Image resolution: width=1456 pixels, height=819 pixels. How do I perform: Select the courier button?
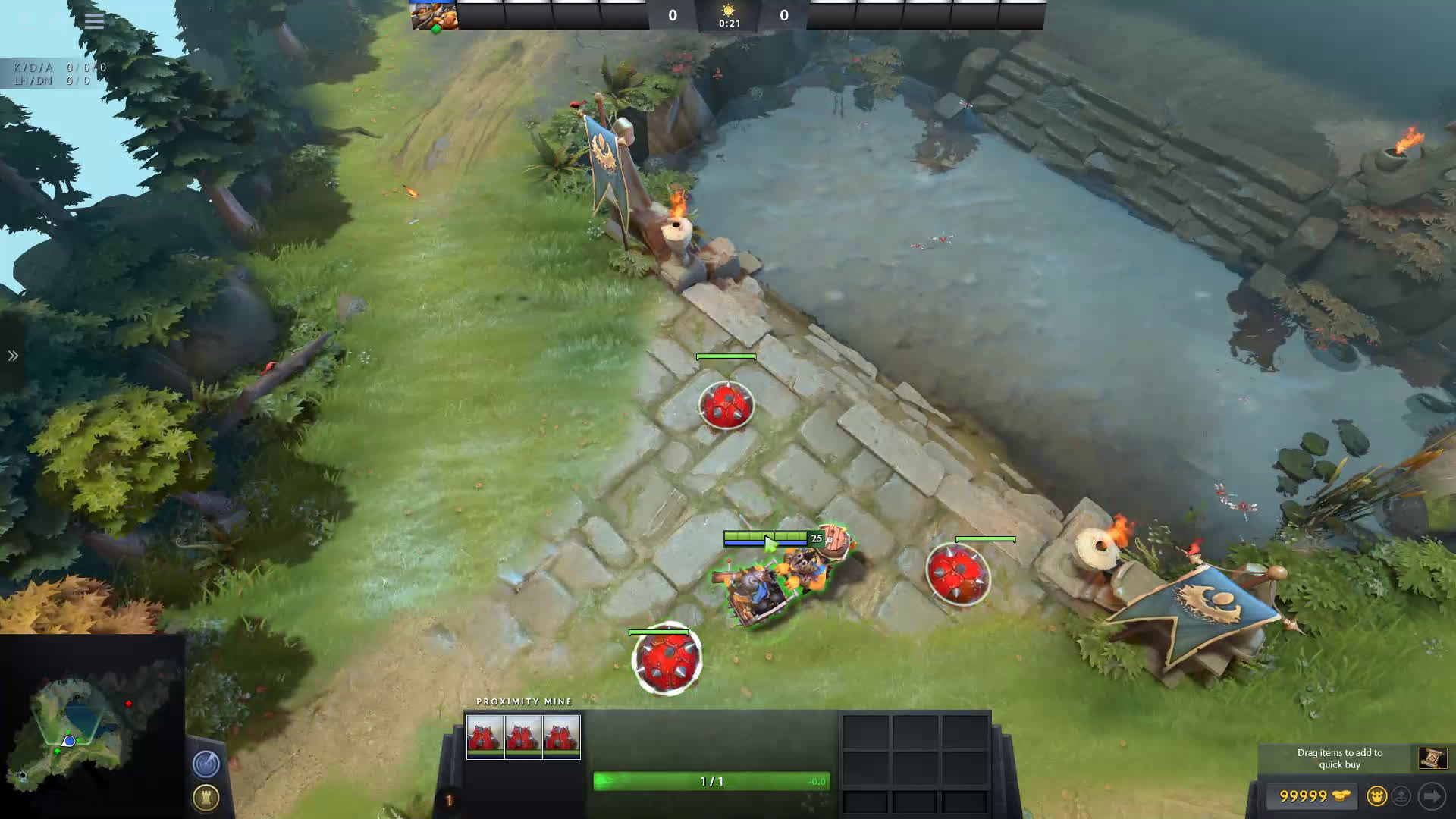[1376, 796]
